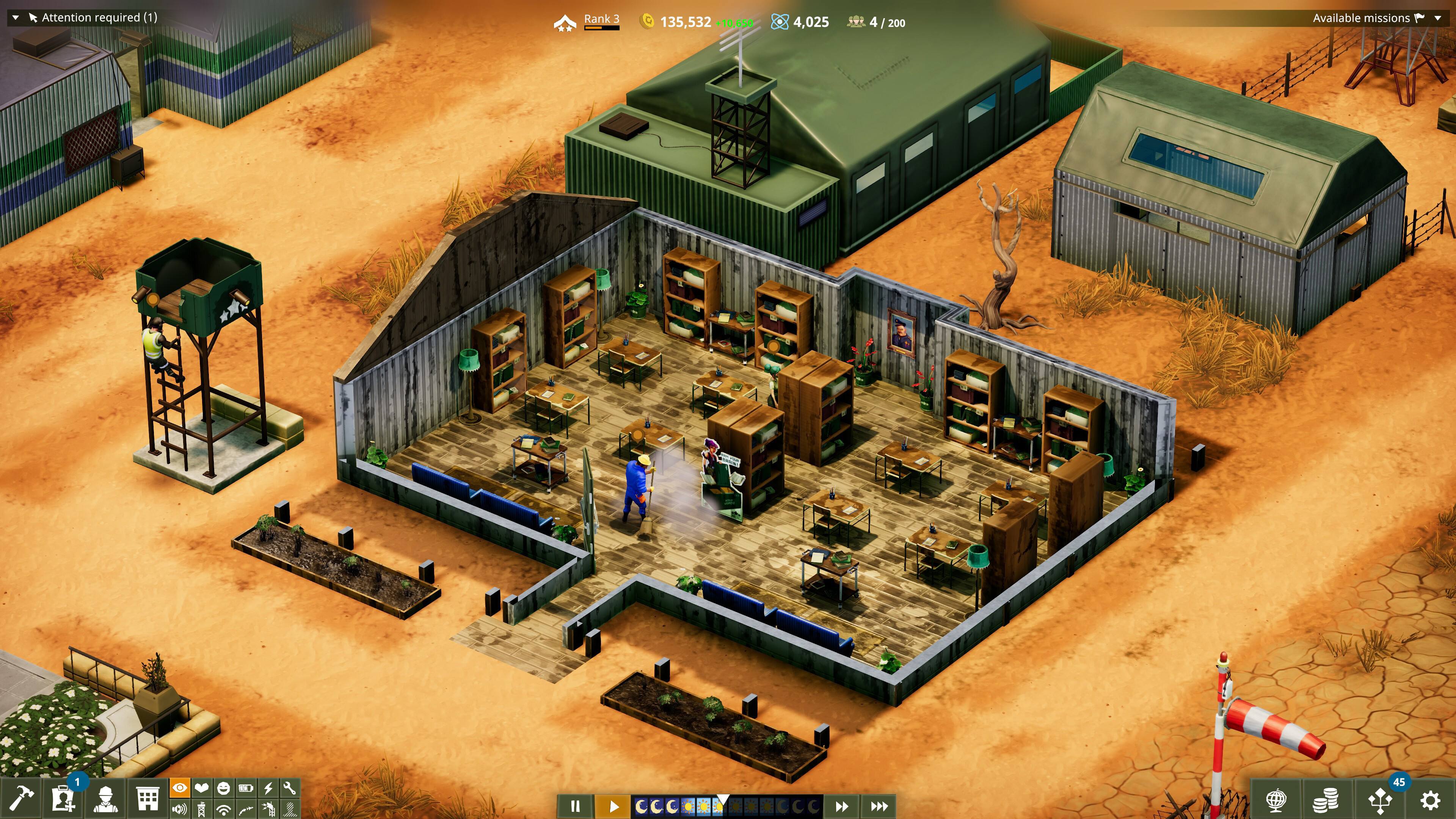Click the Rank 3 label
Viewport: 1456px width, 819px height.
click(601, 19)
